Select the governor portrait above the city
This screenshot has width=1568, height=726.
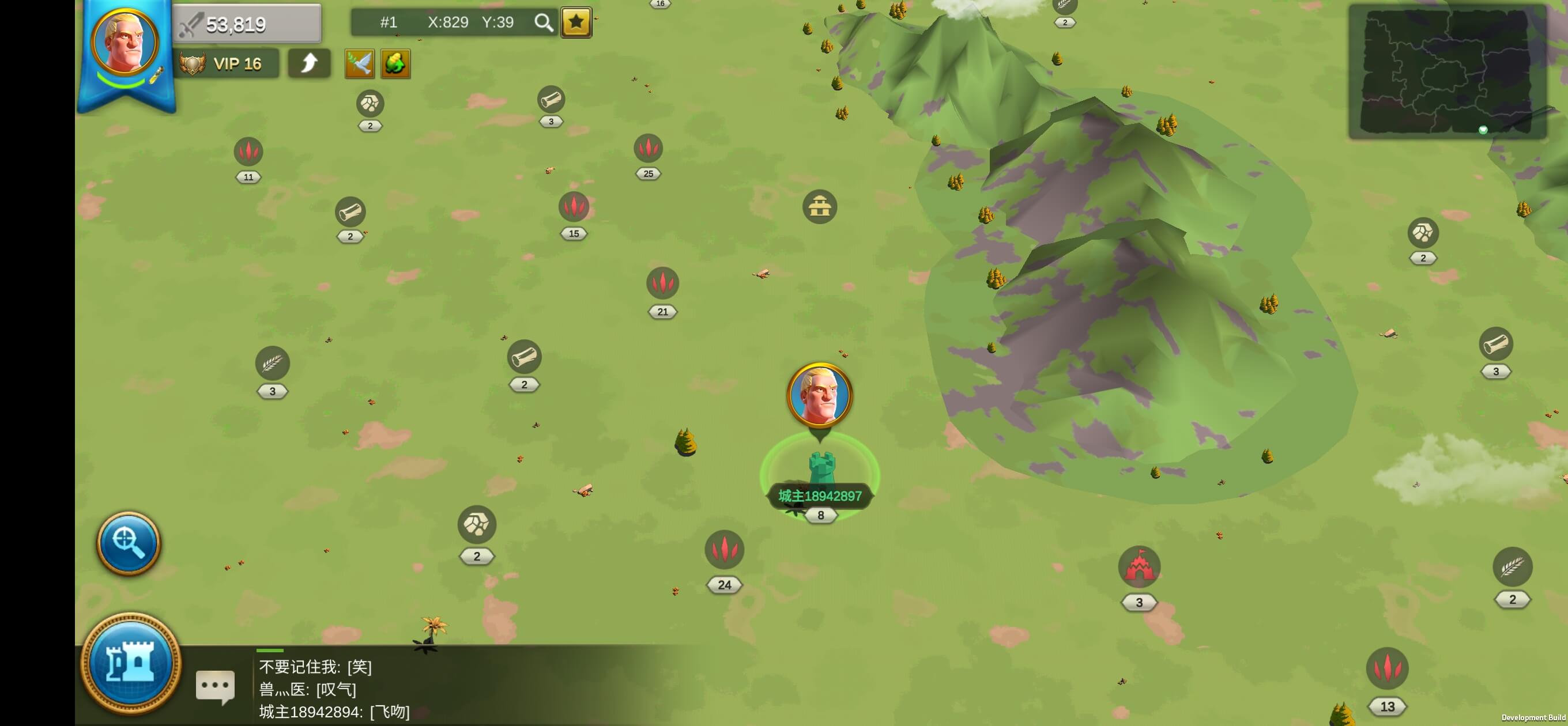coord(819,396)
